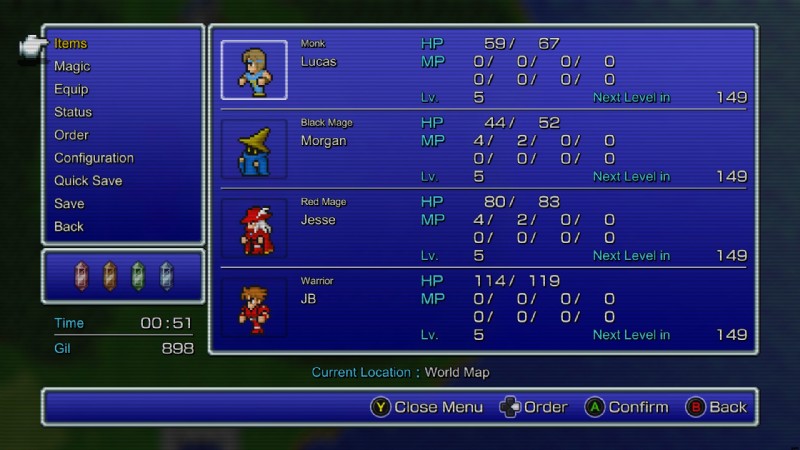Select Quick Save

[x=88, y=181]
